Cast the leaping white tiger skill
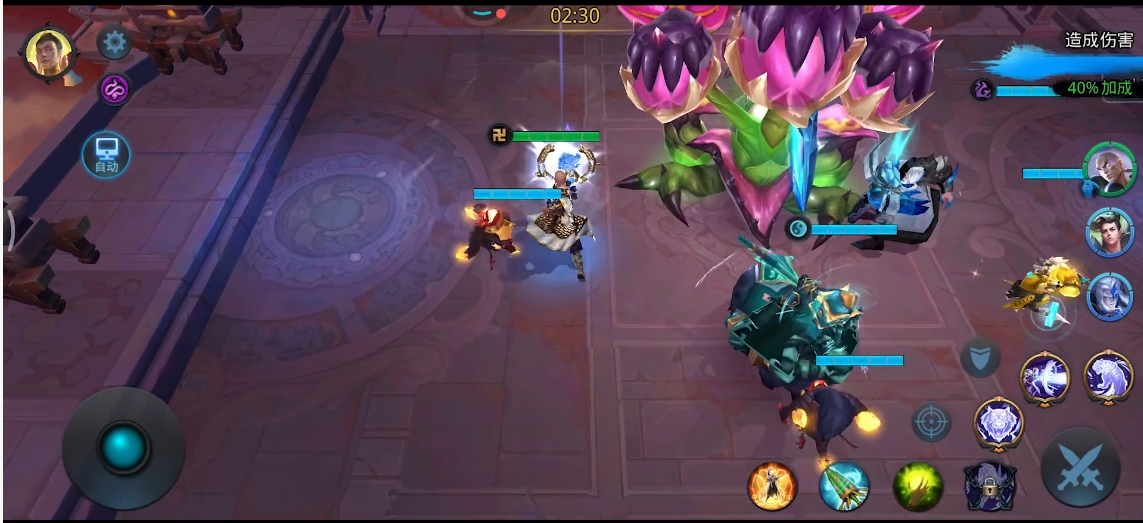The image size is (1143, 523). (1108, 375)
